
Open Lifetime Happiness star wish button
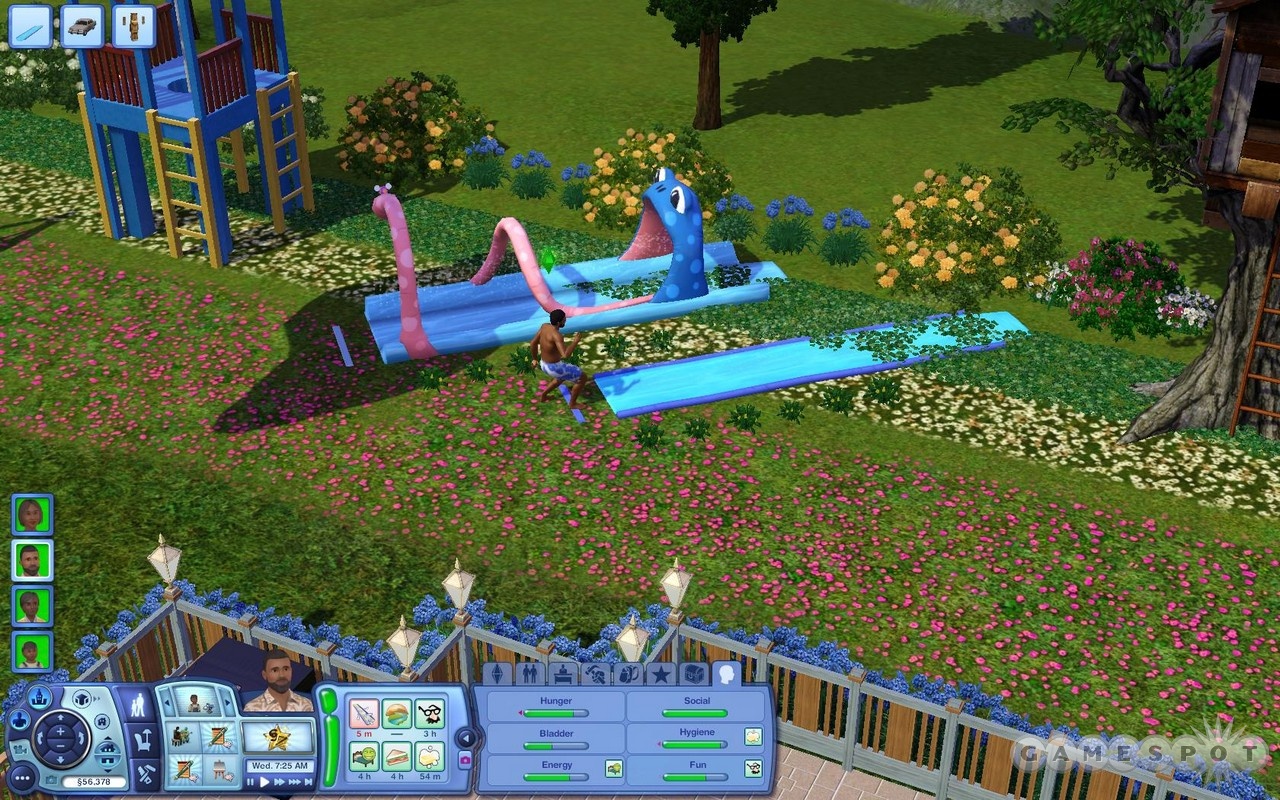[x=278, y=738]
